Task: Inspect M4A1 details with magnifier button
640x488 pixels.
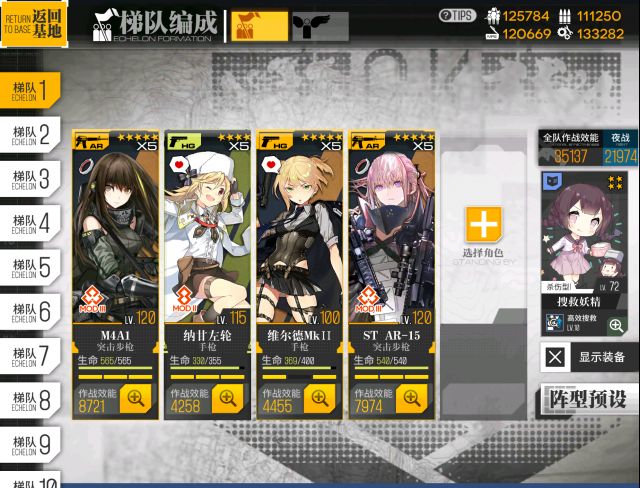Action: point(136,398)
